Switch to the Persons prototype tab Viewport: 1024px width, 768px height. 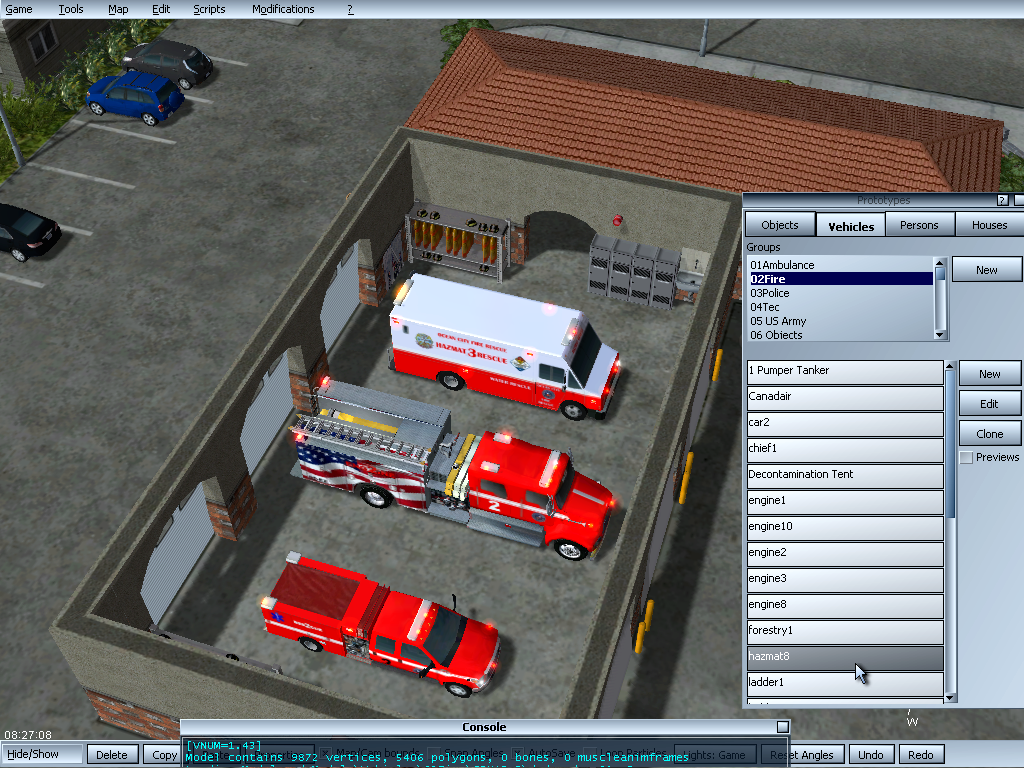click(919, 225)
